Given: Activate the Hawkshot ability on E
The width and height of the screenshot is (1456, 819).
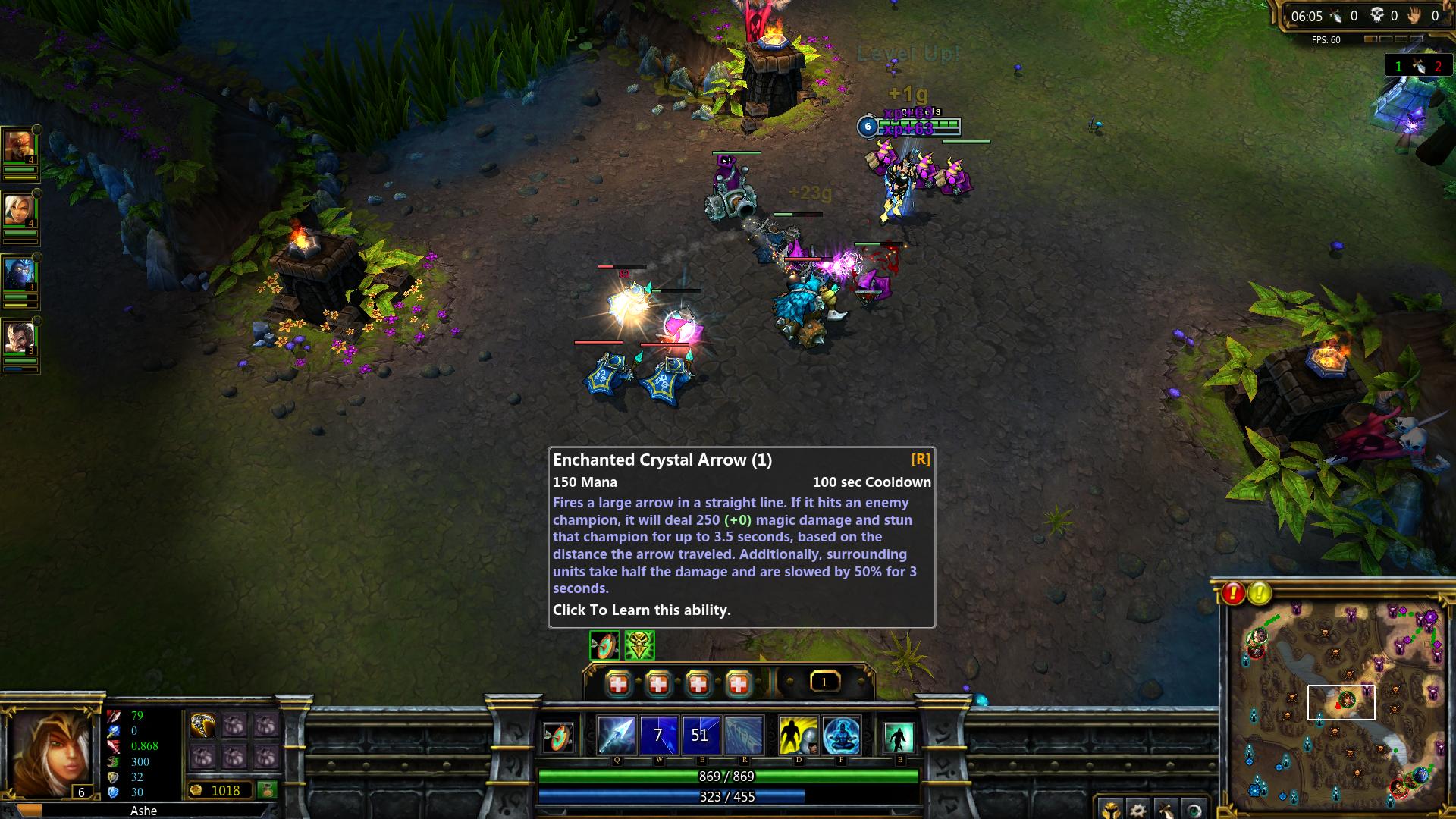Looking at the screenshot, I should [x=700, y=734].
